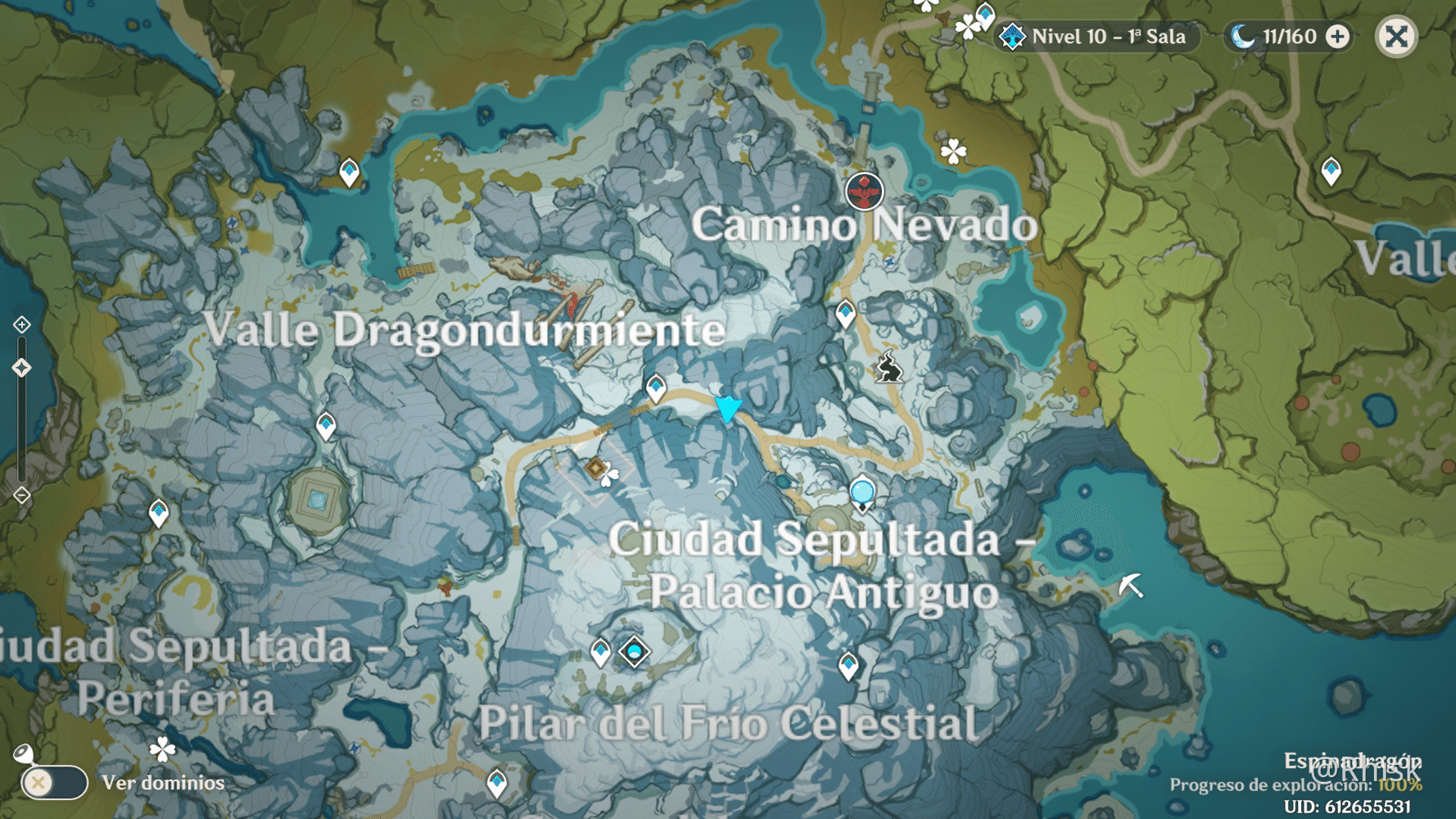Select the golden shrine marker west of Palacio Antiguo
Screen dimensions: 1456x819
point(595,468)
